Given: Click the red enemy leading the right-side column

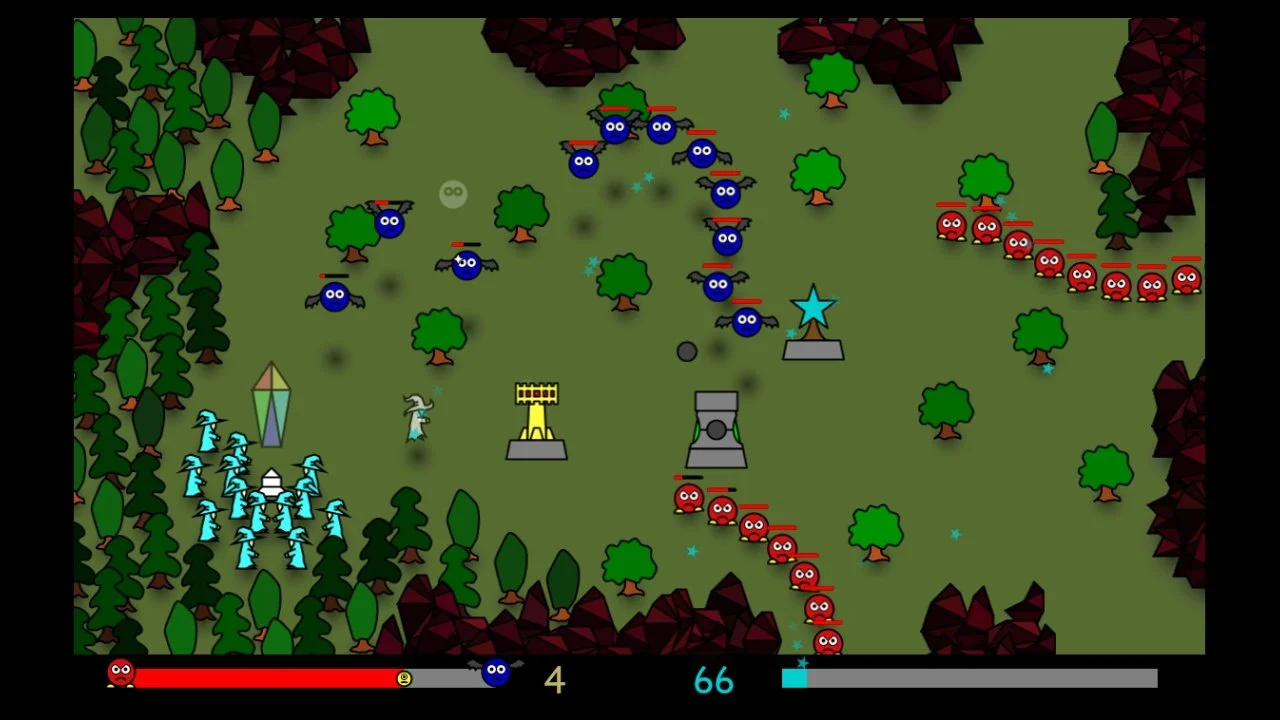Looking at the screenshot, I should click(x=950, y=225).
